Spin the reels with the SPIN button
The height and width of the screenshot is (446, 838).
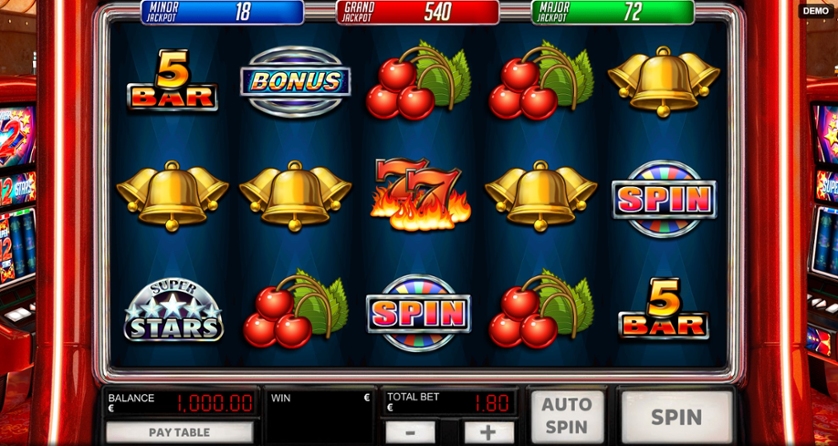[x=677, y=416]
